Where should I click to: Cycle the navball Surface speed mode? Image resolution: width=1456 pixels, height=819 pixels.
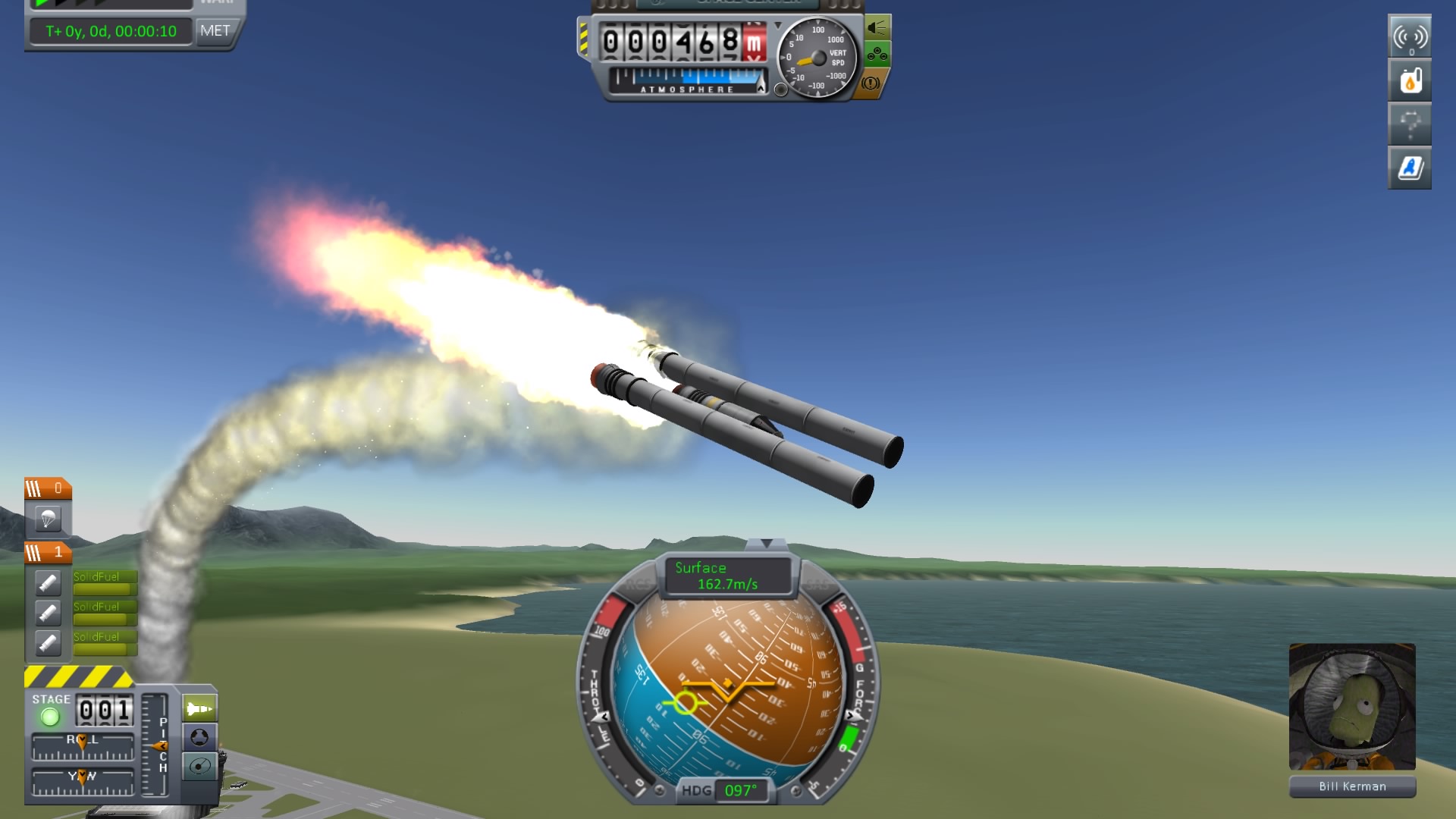(x=726, y=576)
